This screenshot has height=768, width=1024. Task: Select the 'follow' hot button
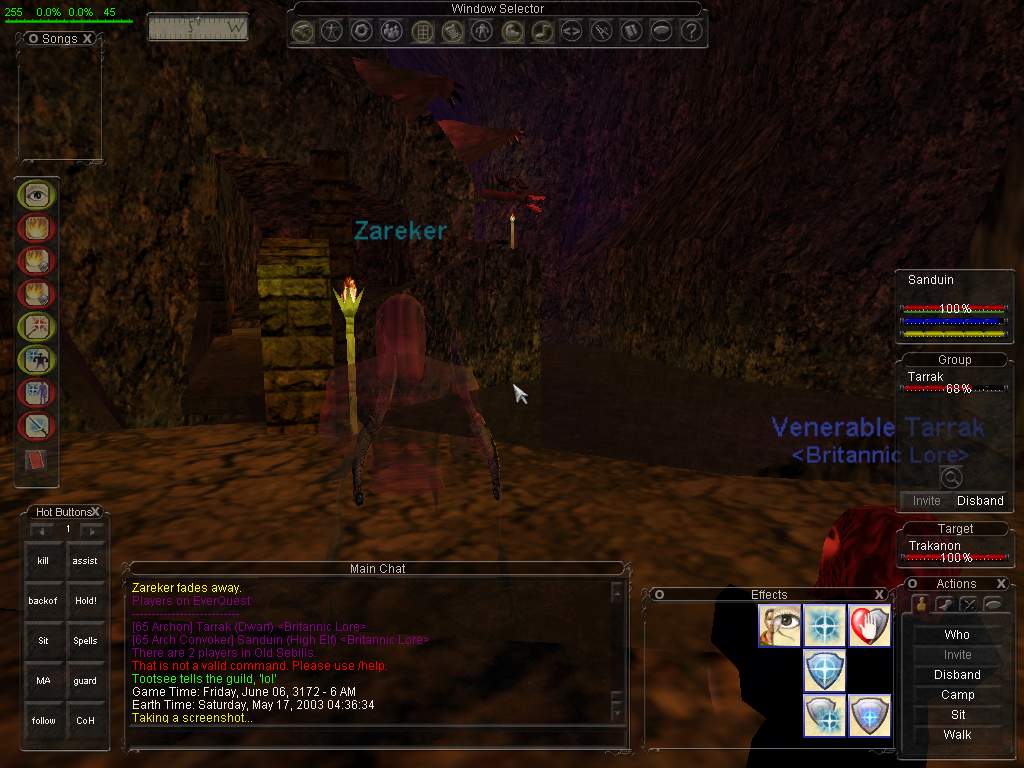(43, 720)
